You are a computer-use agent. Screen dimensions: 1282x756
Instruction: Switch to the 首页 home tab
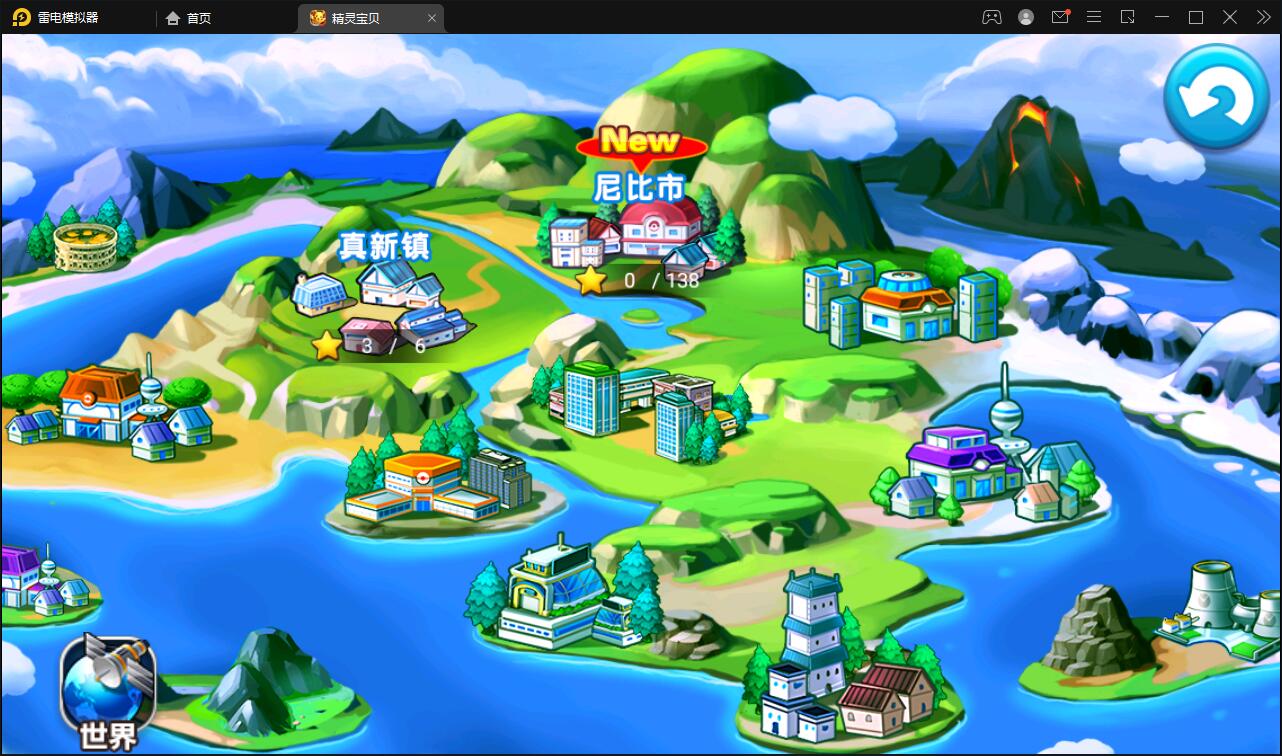click(x=189, y=18)
